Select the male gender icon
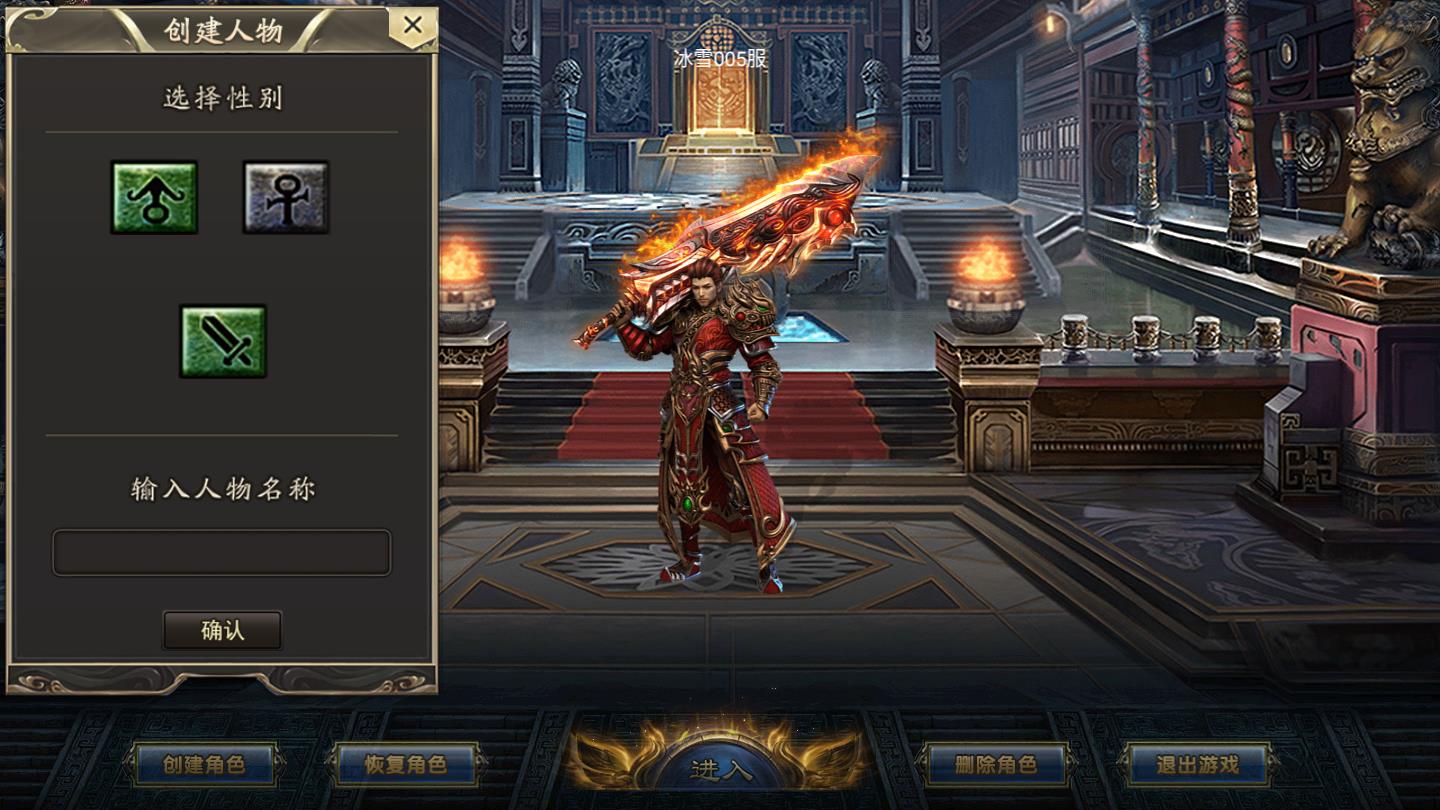Screen dimensions: 1440x810 (x=154, y=197)
